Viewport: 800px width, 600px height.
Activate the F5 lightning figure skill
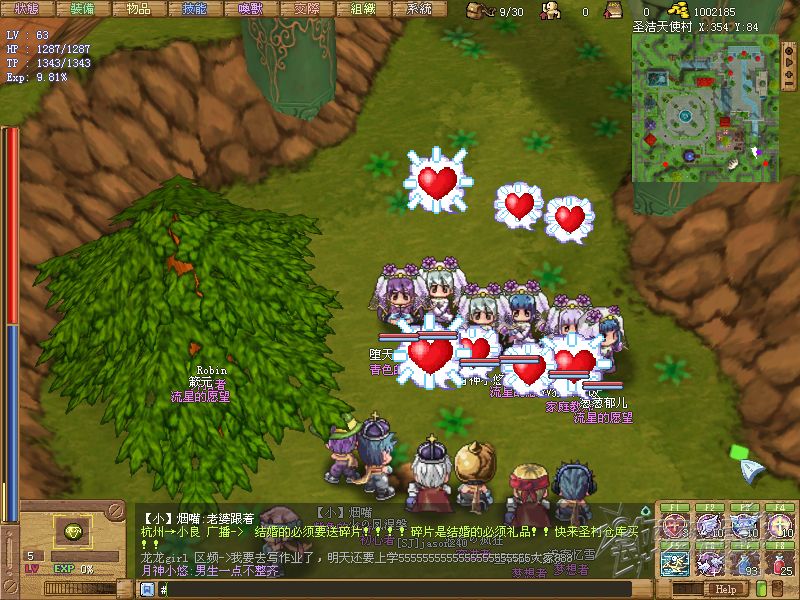tap(676, 563)
